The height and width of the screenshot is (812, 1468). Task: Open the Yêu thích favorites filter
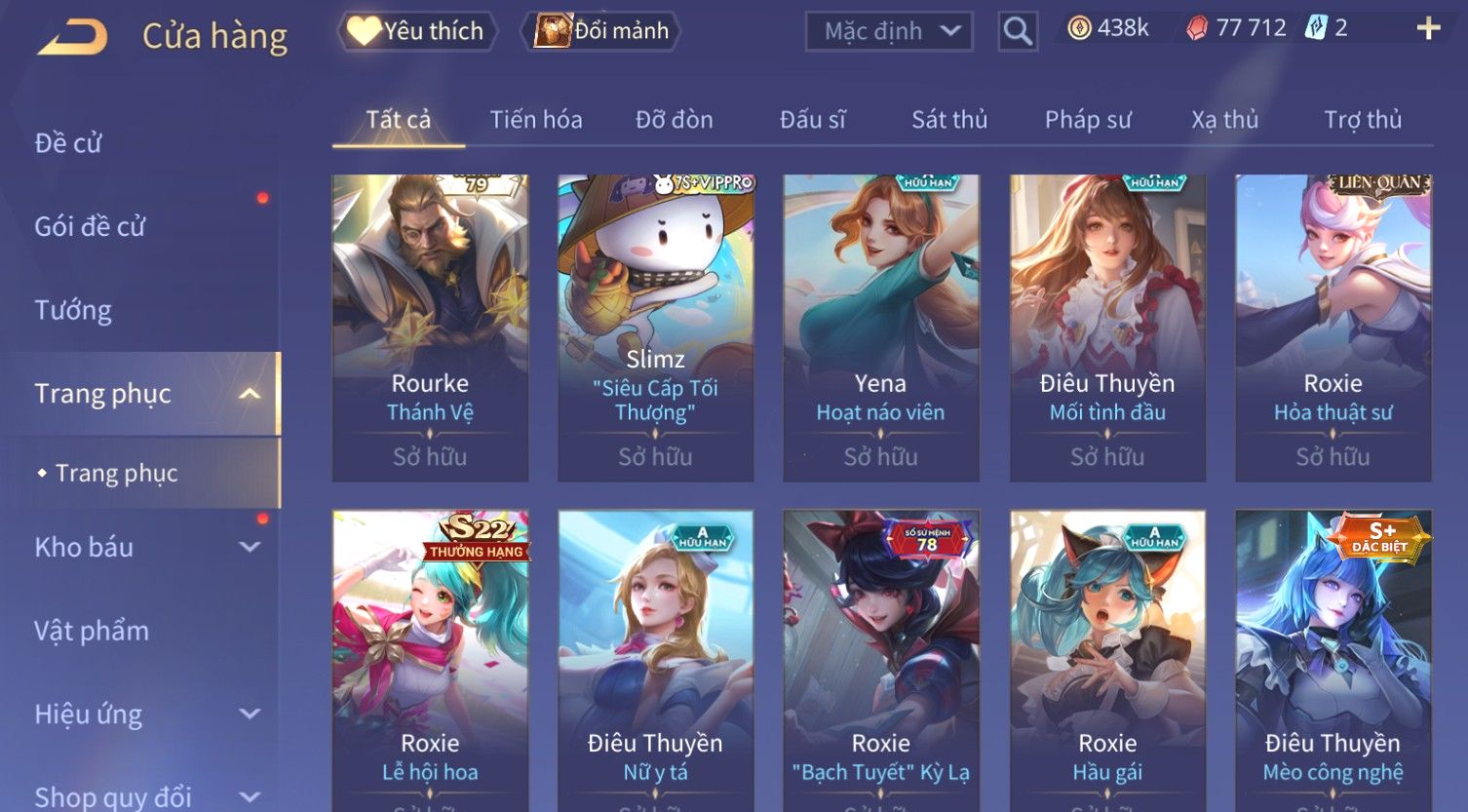pos(417,31)
